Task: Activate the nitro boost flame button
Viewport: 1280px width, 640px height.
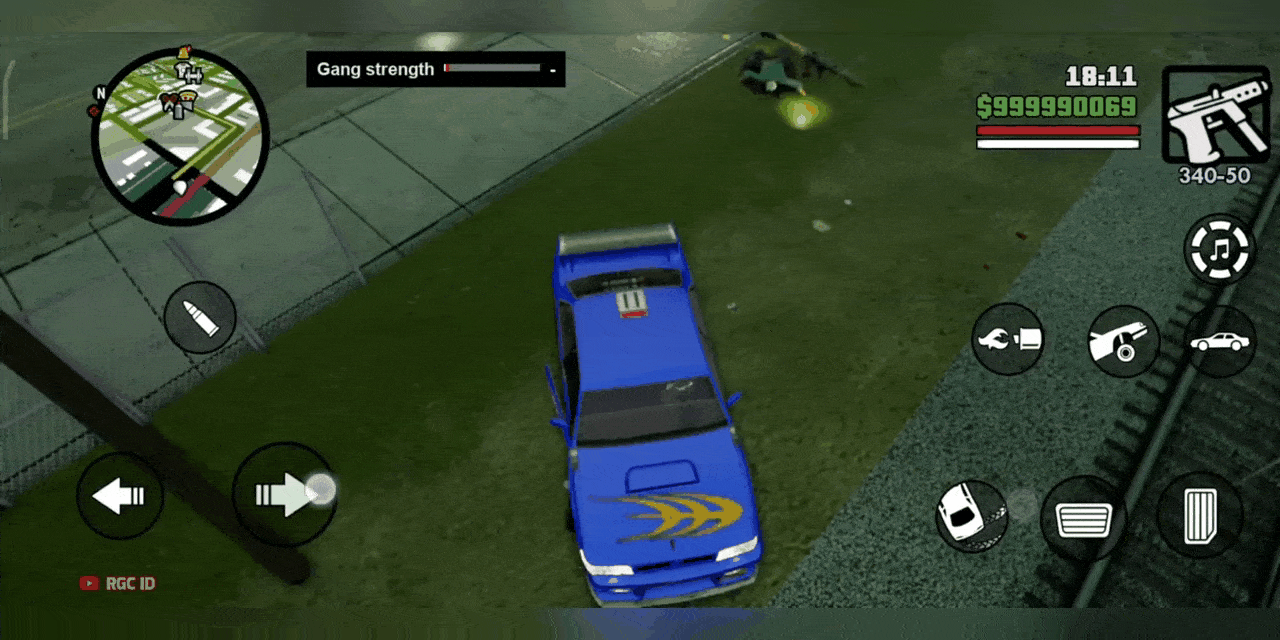Action: pyautogui.click(x=1008, y=340)
